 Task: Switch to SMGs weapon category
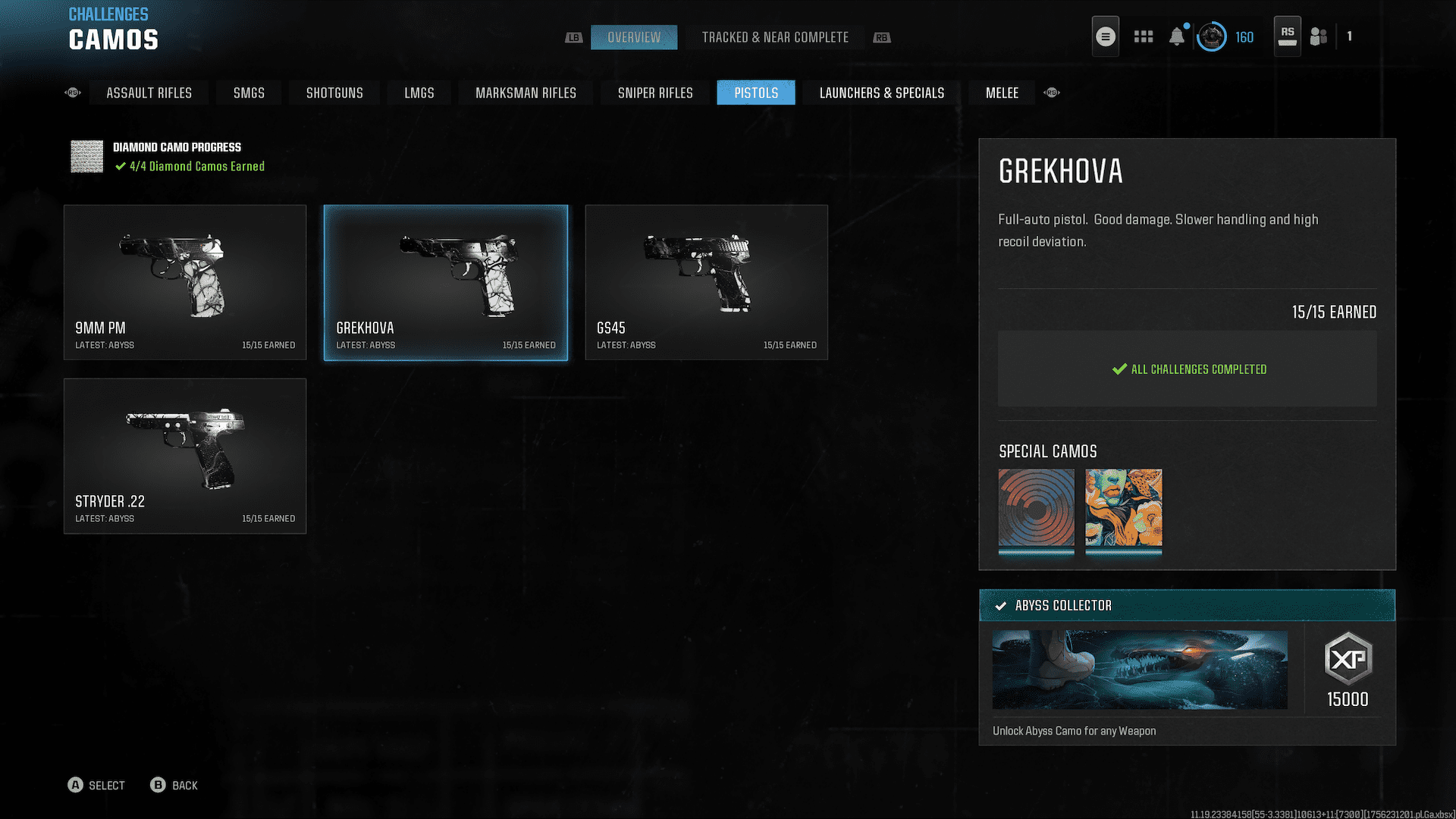[249, 93]
